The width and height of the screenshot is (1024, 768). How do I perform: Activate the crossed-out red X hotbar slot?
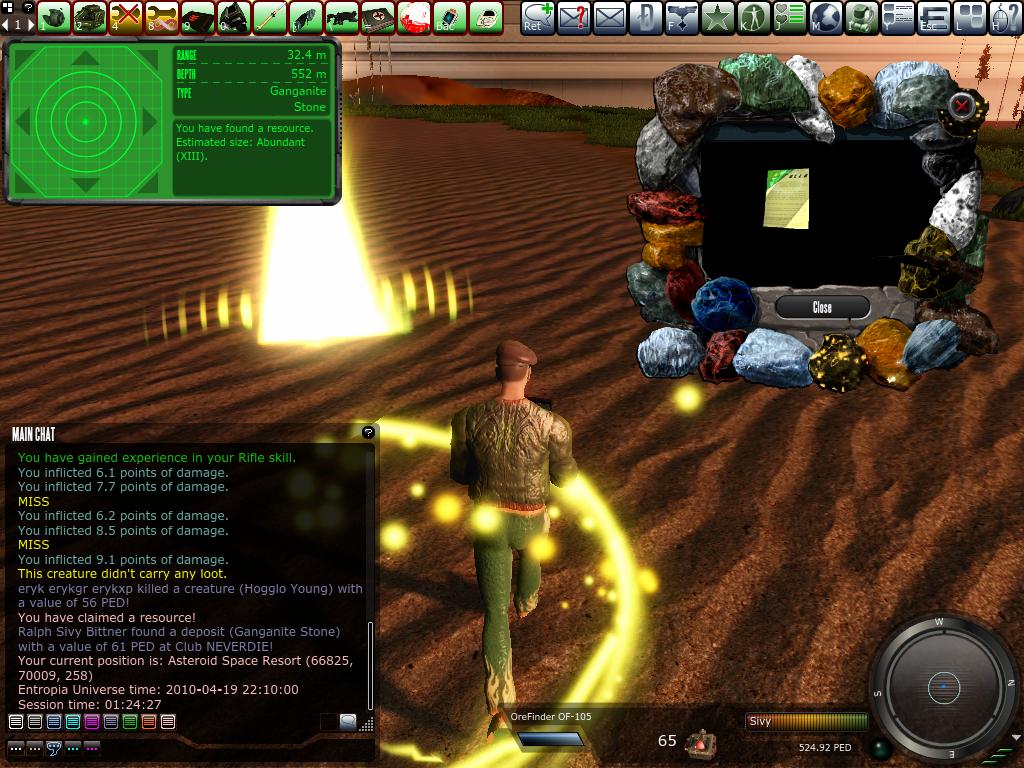[x=125, y=17]
